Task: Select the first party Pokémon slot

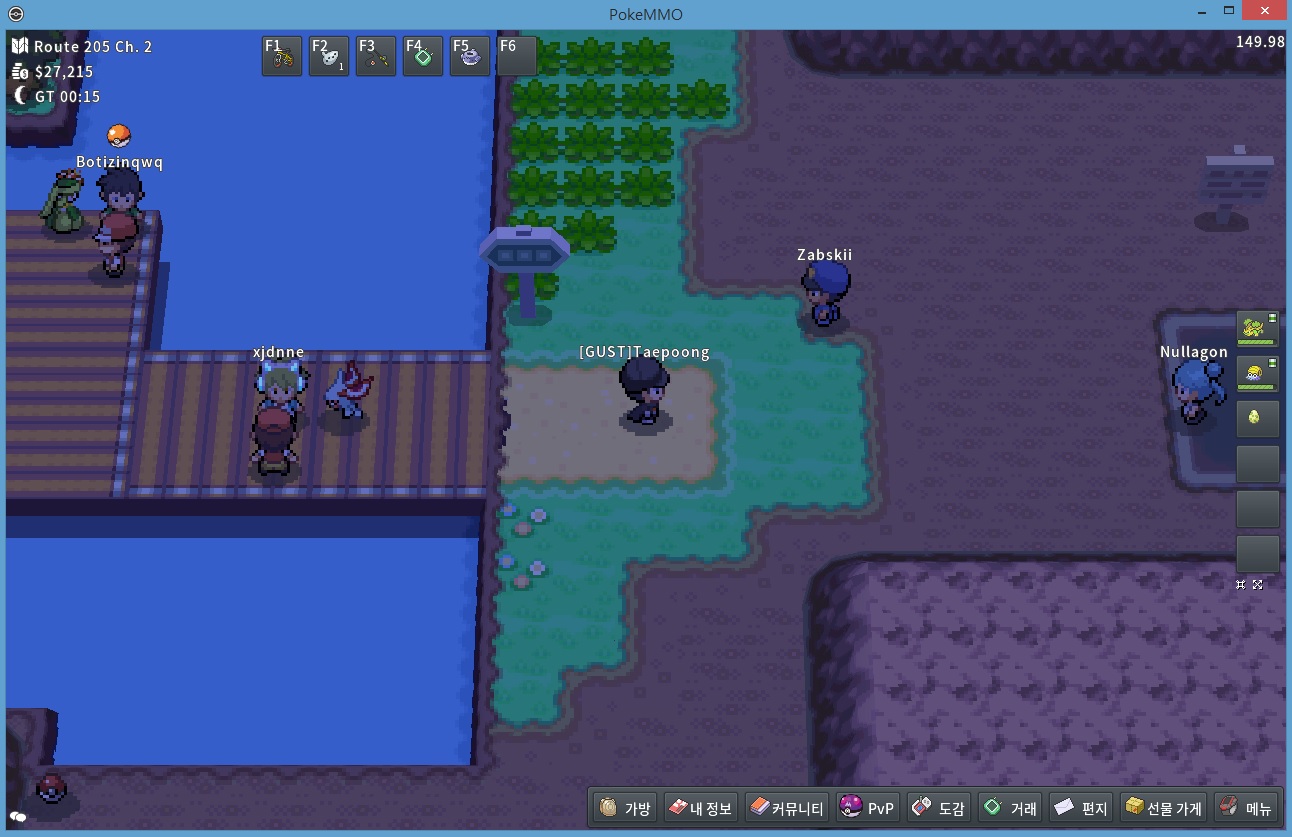Action: pyautogui.click(x=1257, y=328)
